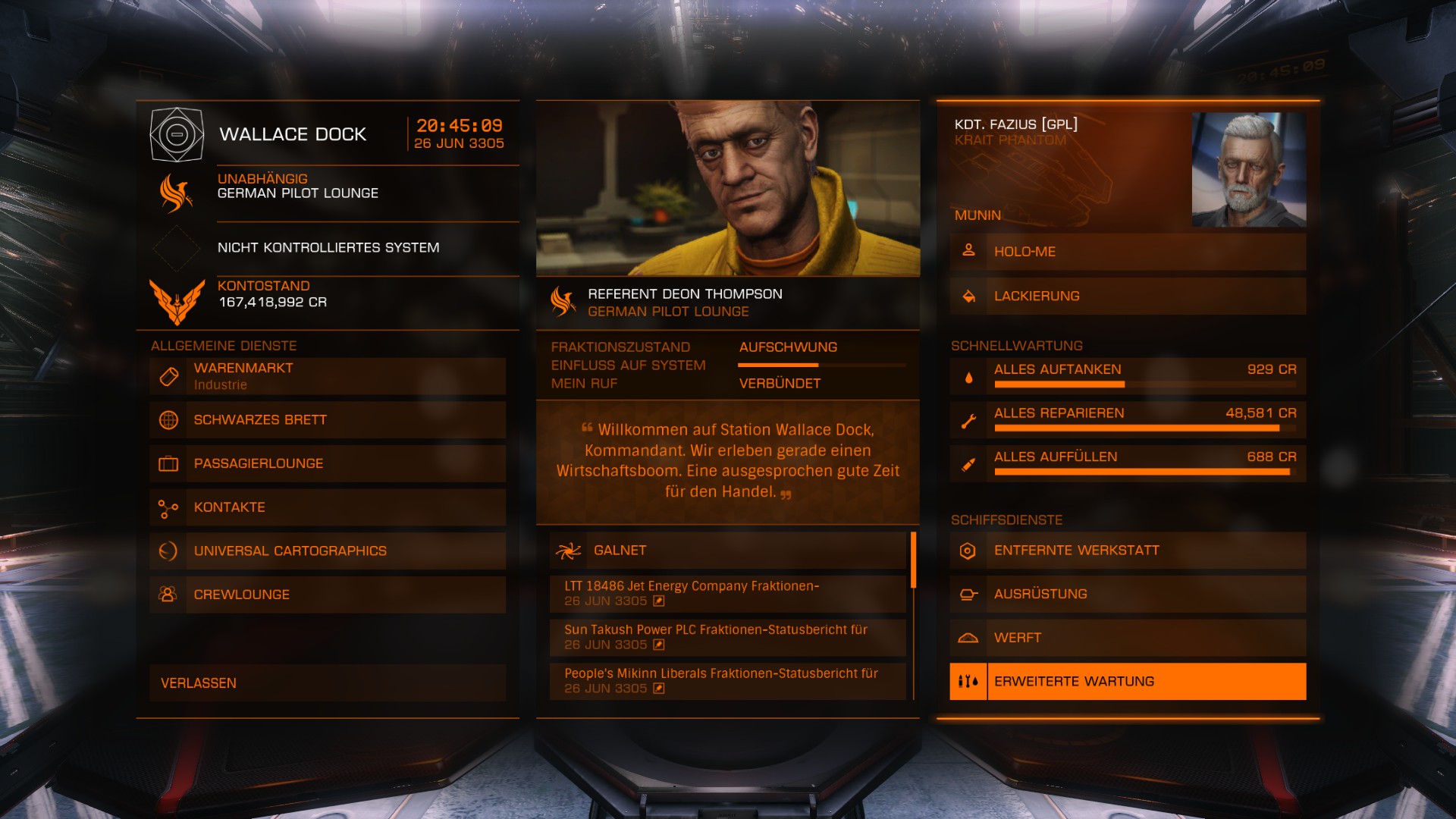The width and height of the screenshot is (1456, 819).
Task: Open the Warenmarkt commodity market
Action: [328, 376]
